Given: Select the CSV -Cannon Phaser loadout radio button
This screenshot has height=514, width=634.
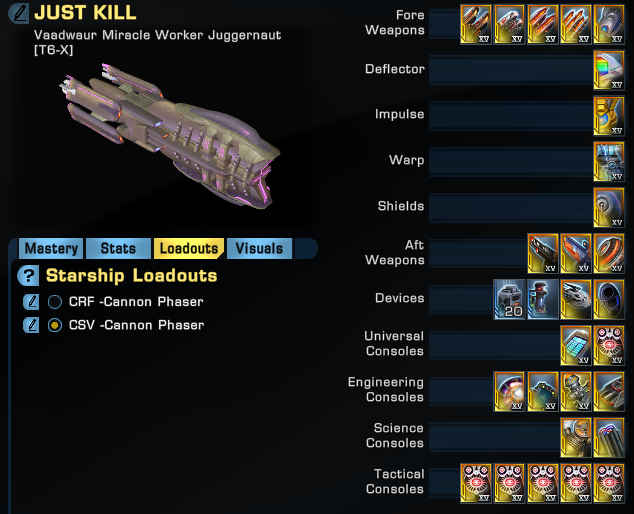Looking at the screenshot, I should (55, 325).
